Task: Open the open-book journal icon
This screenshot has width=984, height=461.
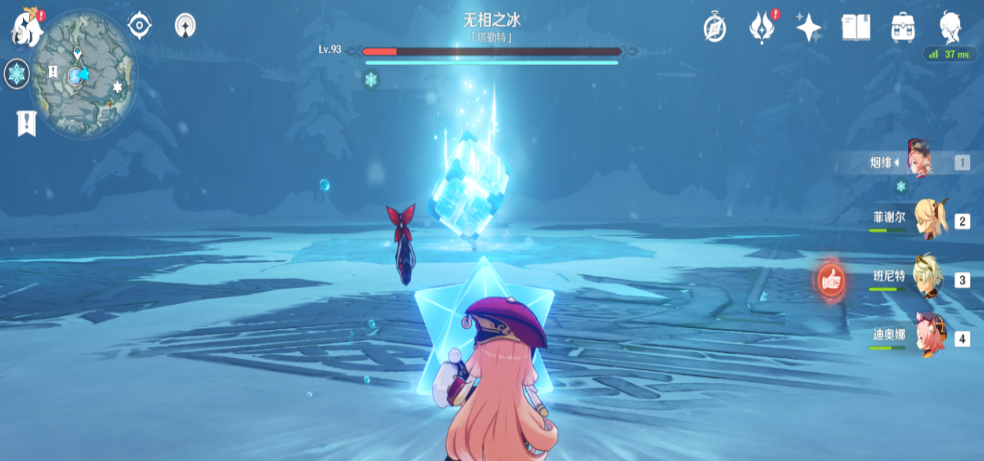Action: [x=855, y=27]
